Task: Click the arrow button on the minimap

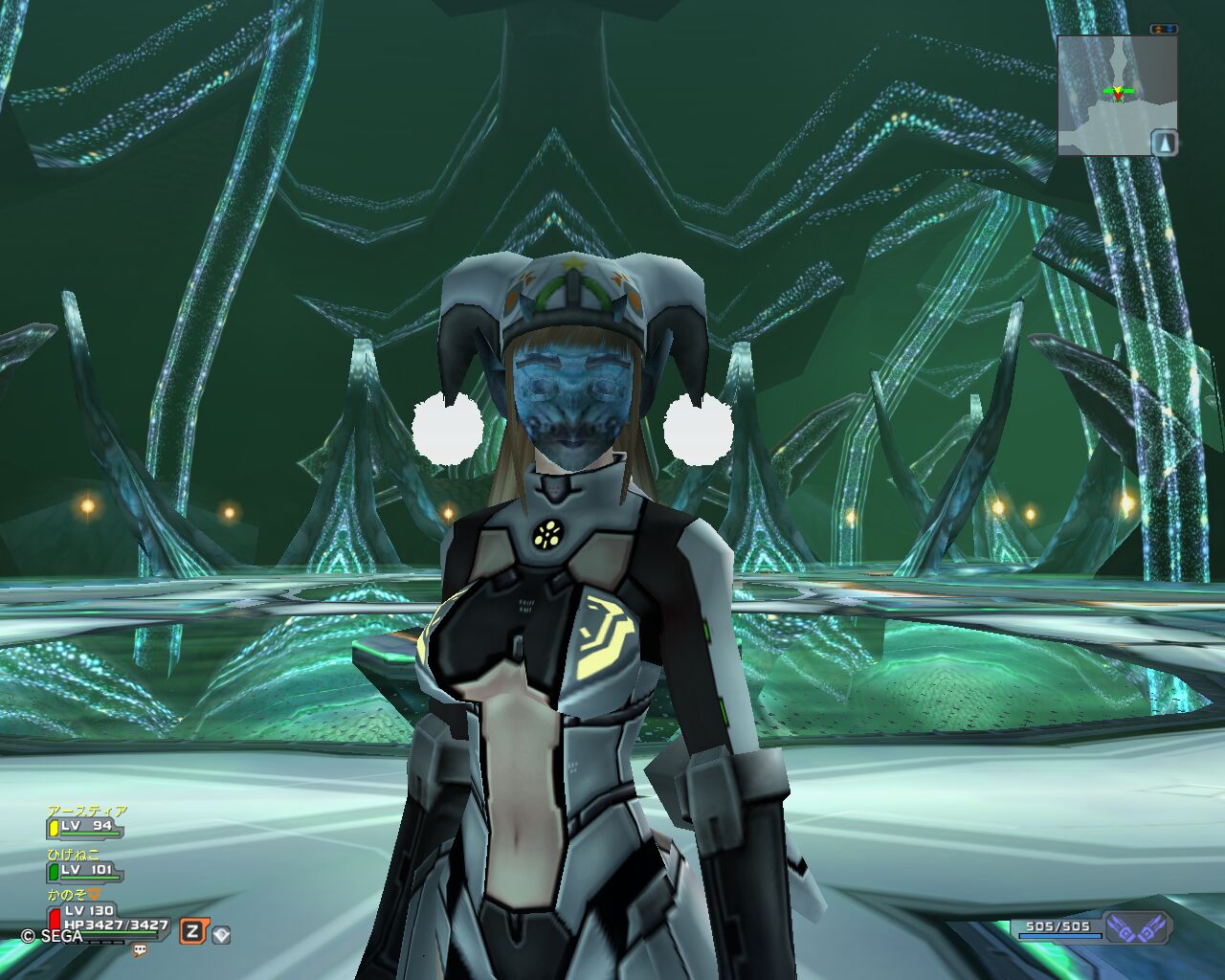Action: pos(1164,143)
